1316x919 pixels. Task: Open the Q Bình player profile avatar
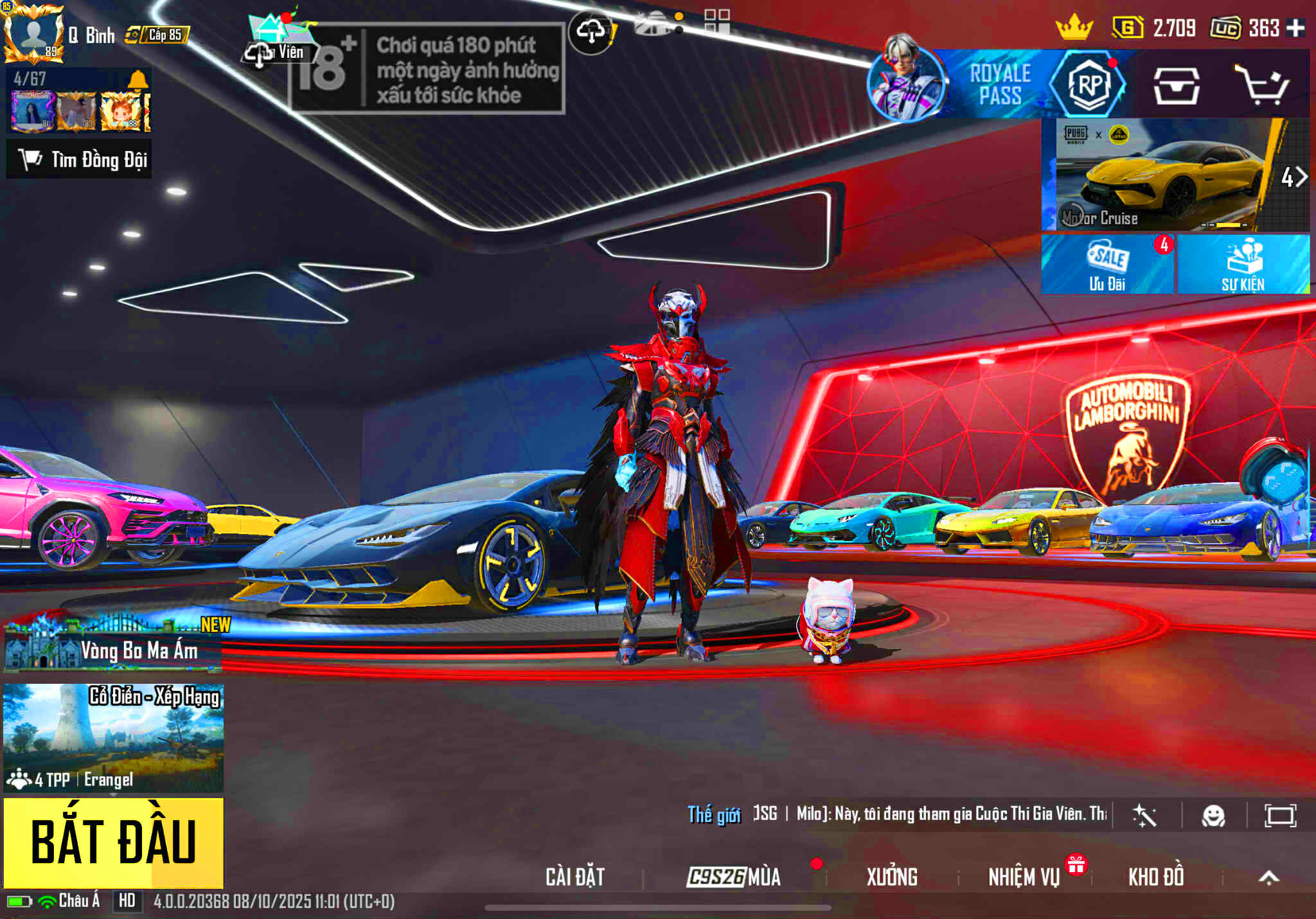click(33, 33)
